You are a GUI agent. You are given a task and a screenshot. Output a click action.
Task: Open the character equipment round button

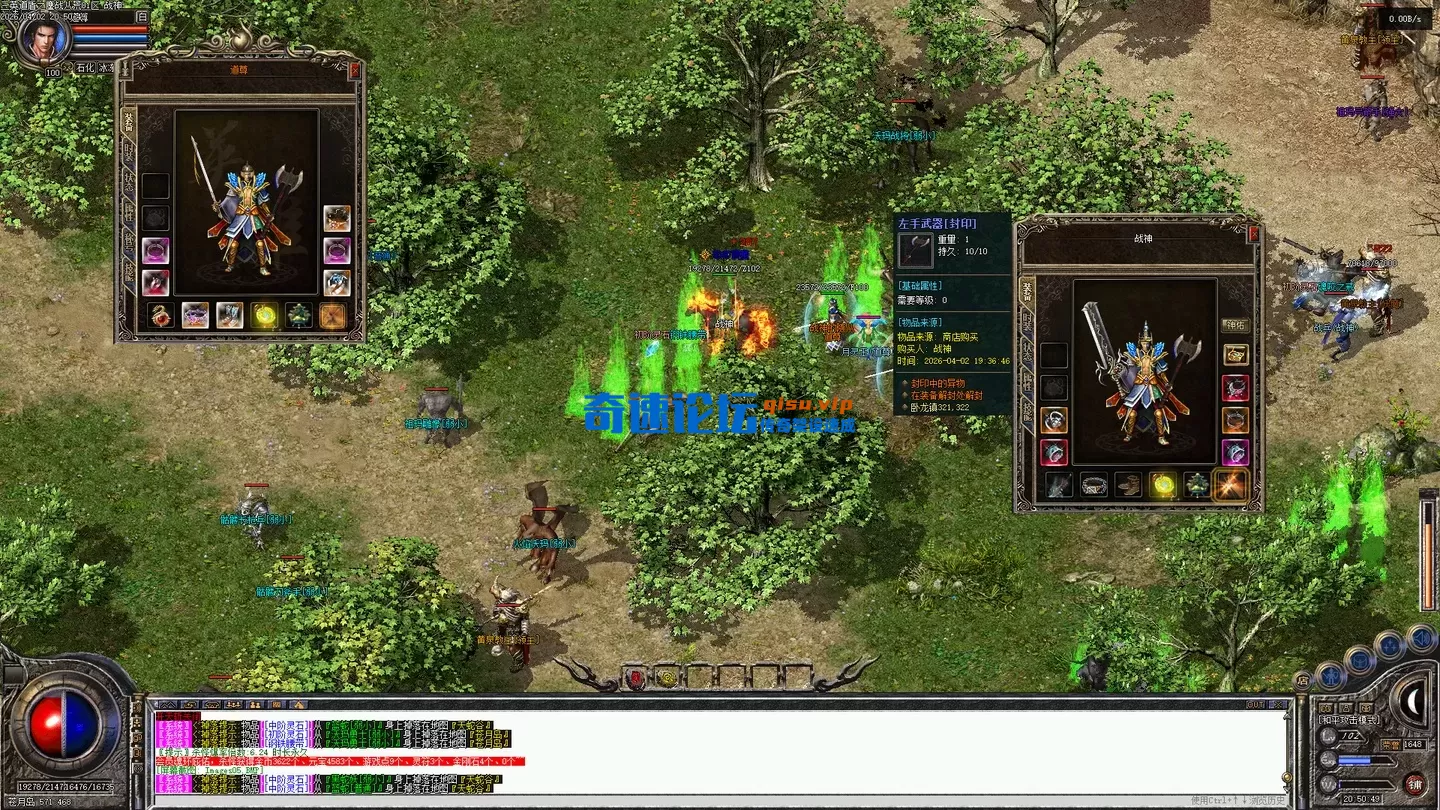[x=1329, y=675]
